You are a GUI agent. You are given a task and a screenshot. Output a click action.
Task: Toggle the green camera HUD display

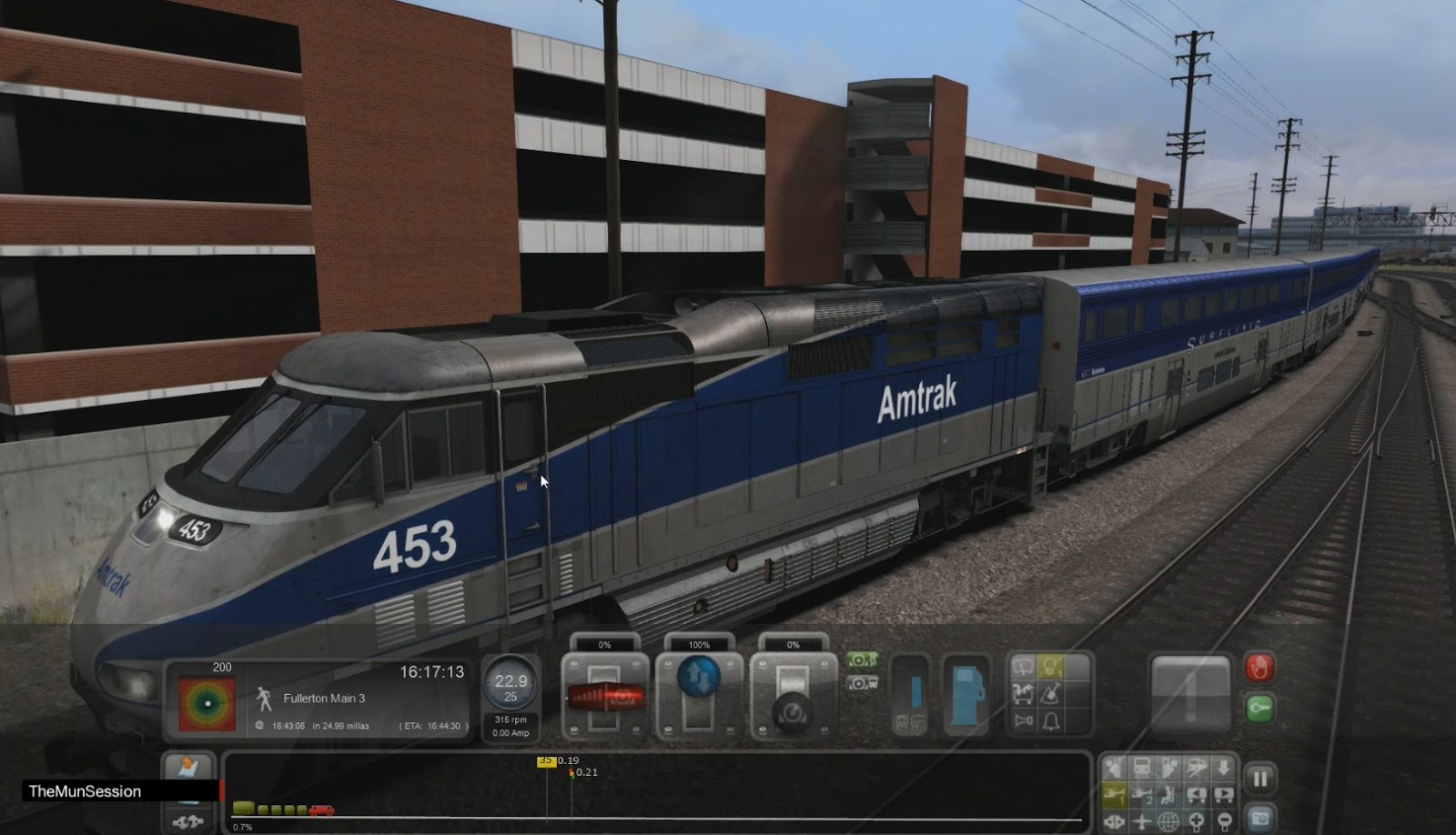point(861,661)
